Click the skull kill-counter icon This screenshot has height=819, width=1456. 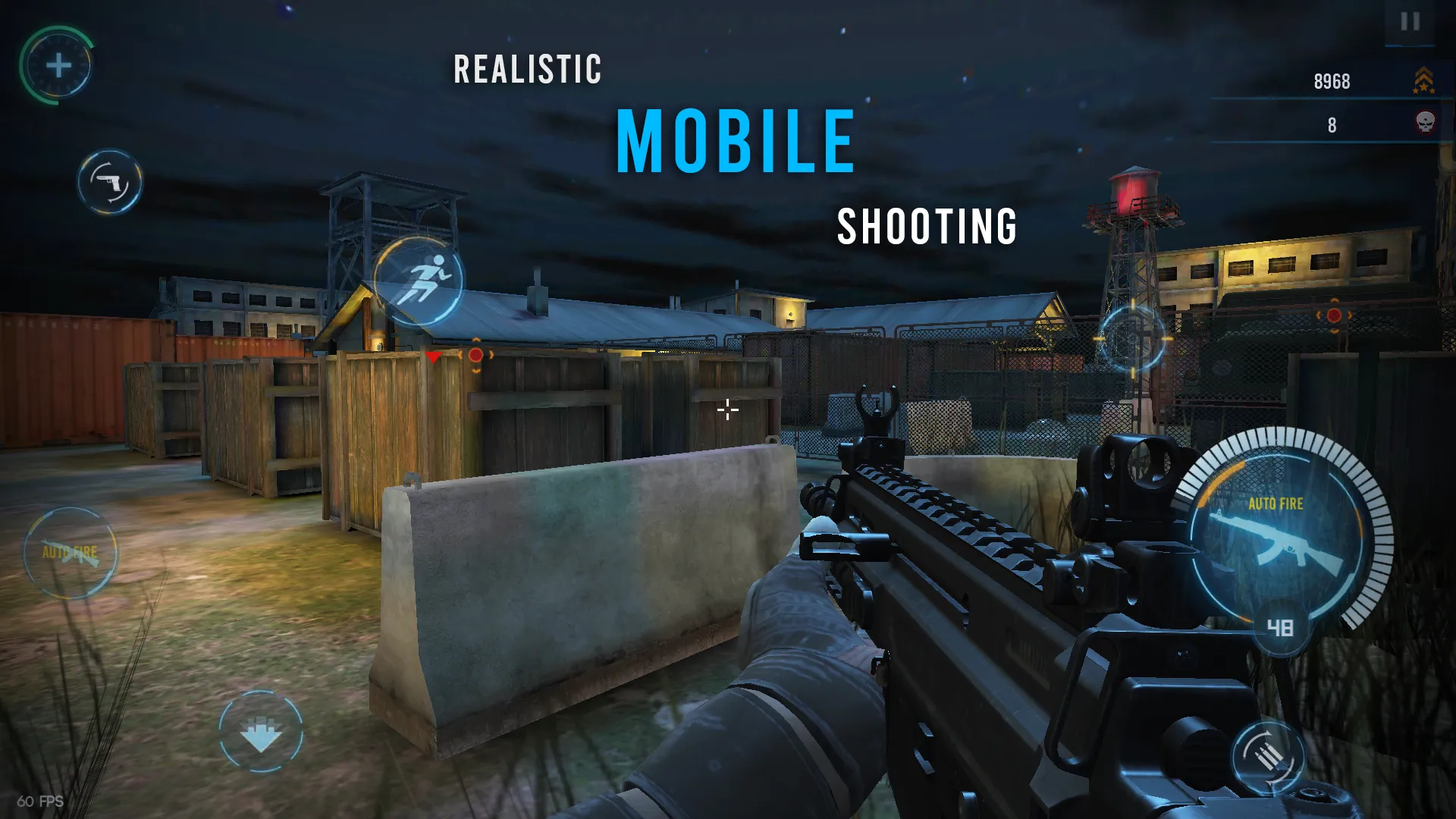click(x=1426, y=124)
